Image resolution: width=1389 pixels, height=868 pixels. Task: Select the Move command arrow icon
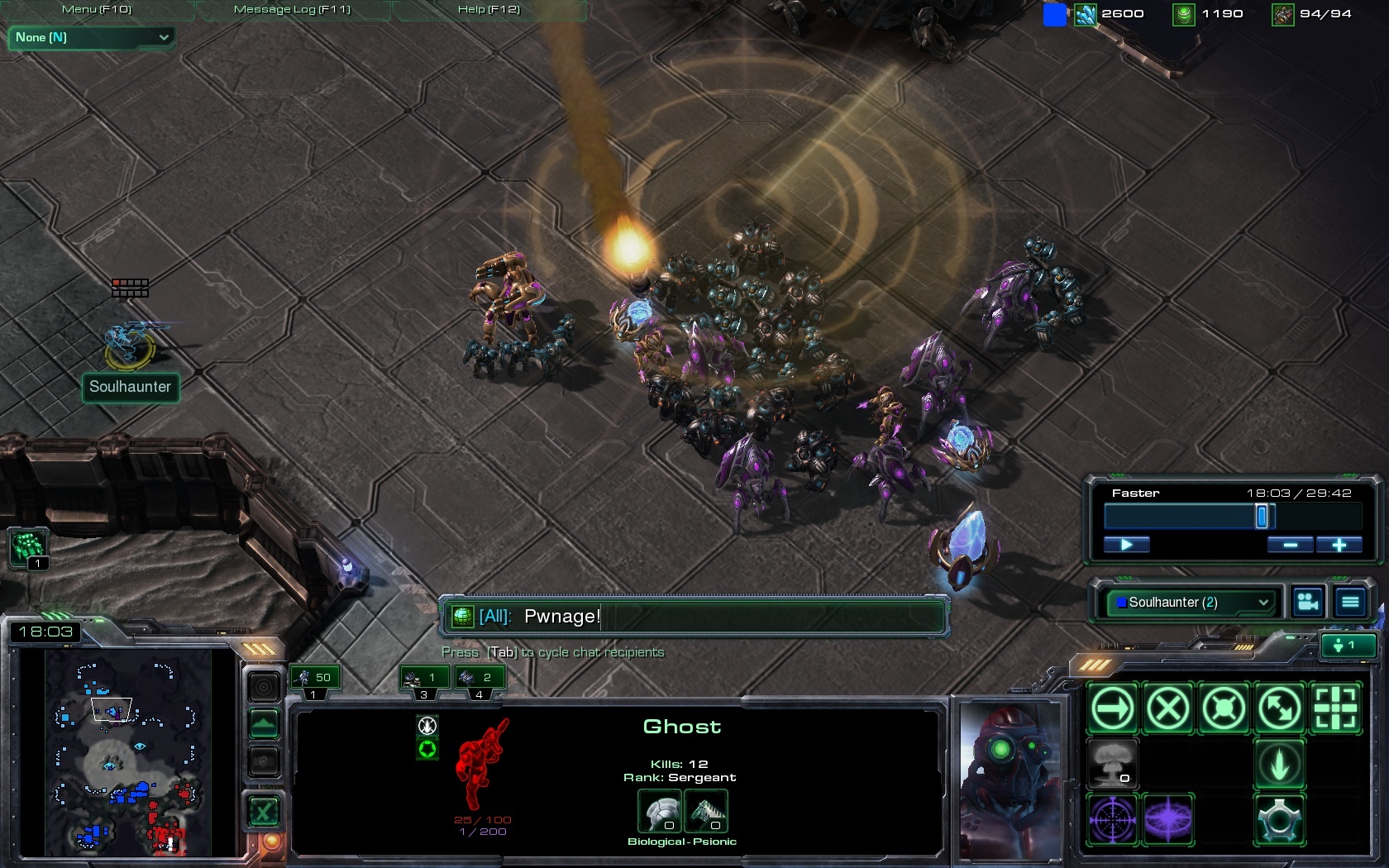coord(1113,708)
